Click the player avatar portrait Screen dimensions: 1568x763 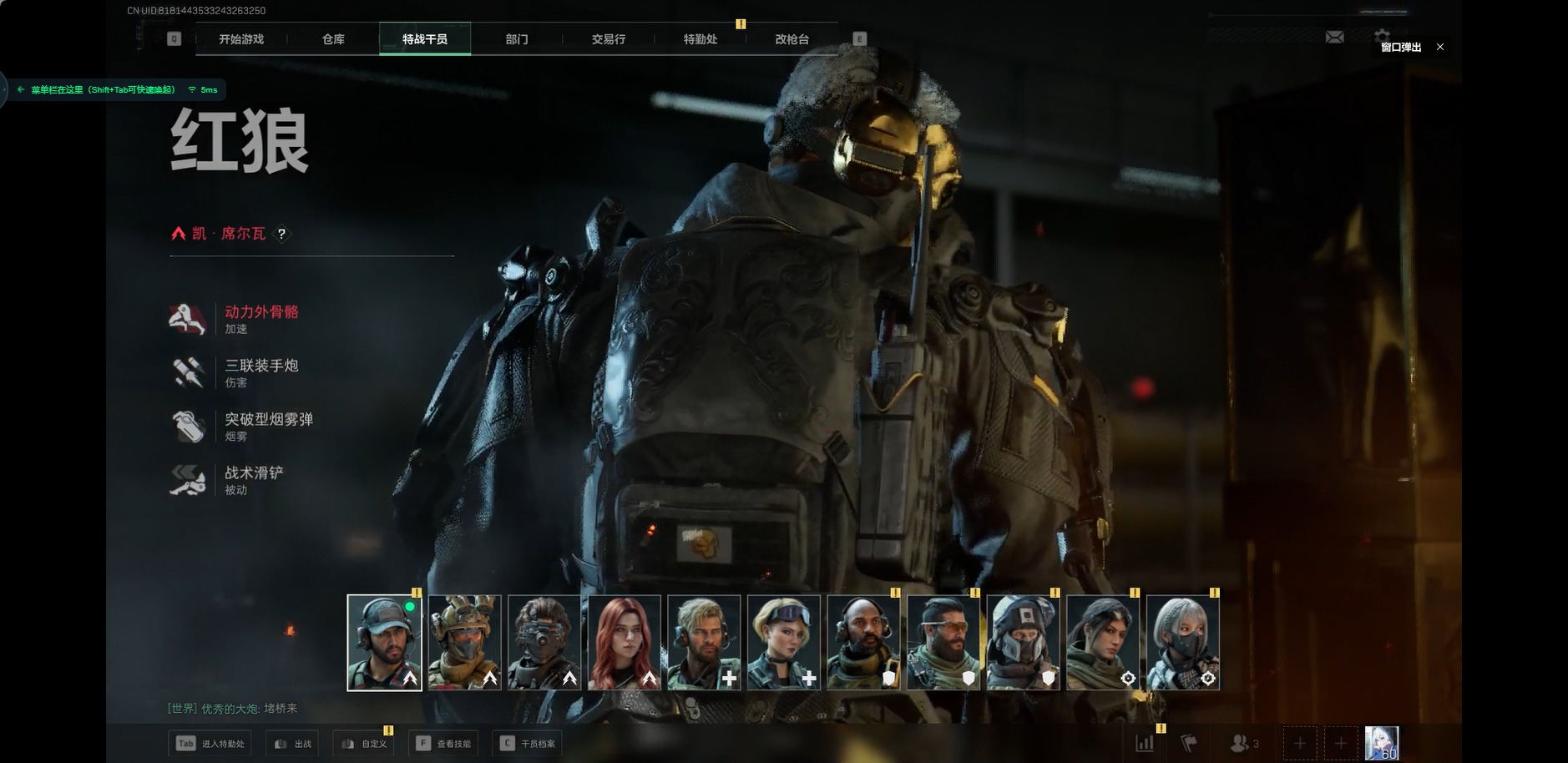pos(1381,742)
